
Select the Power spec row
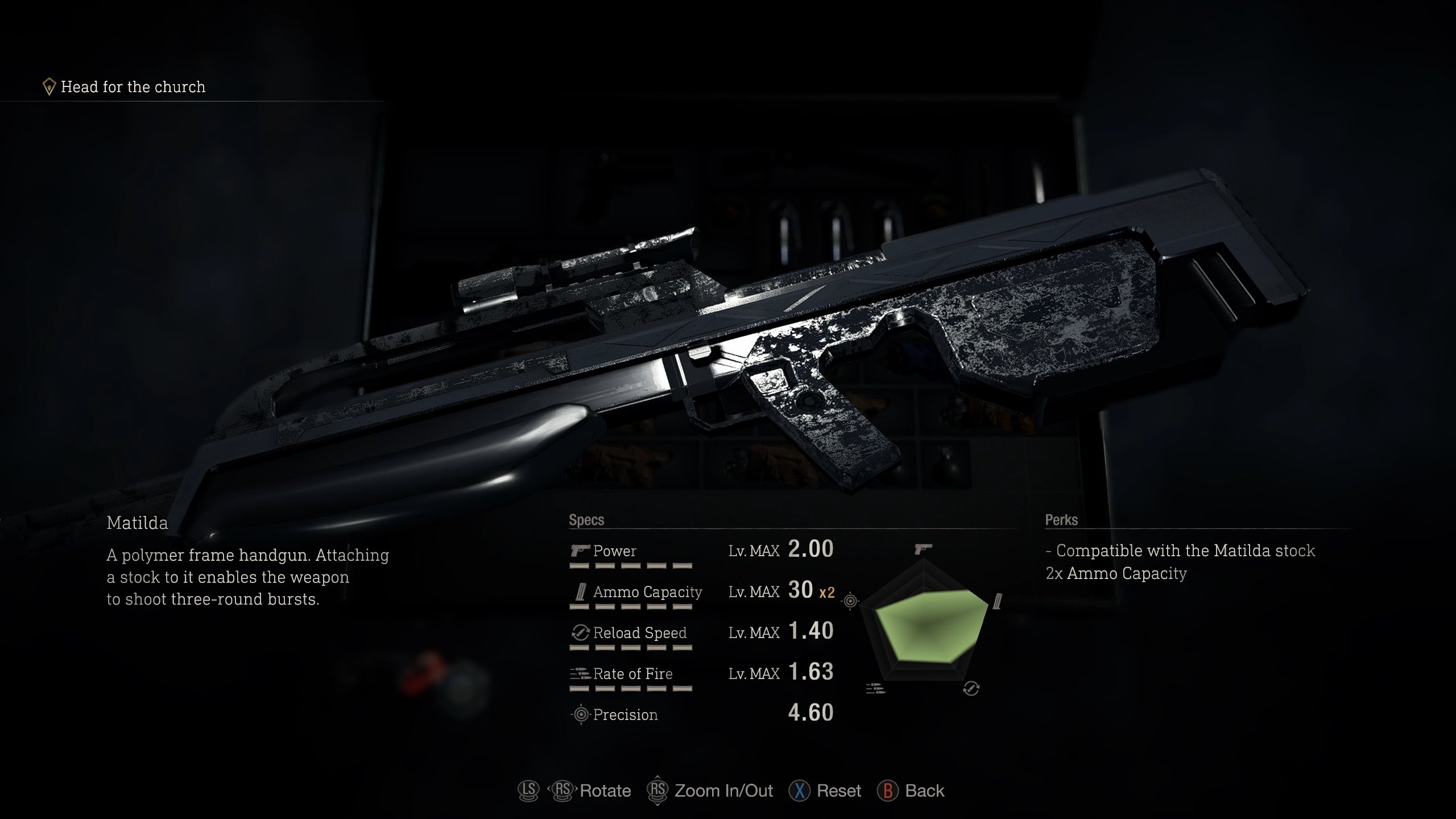coord(701,551)
